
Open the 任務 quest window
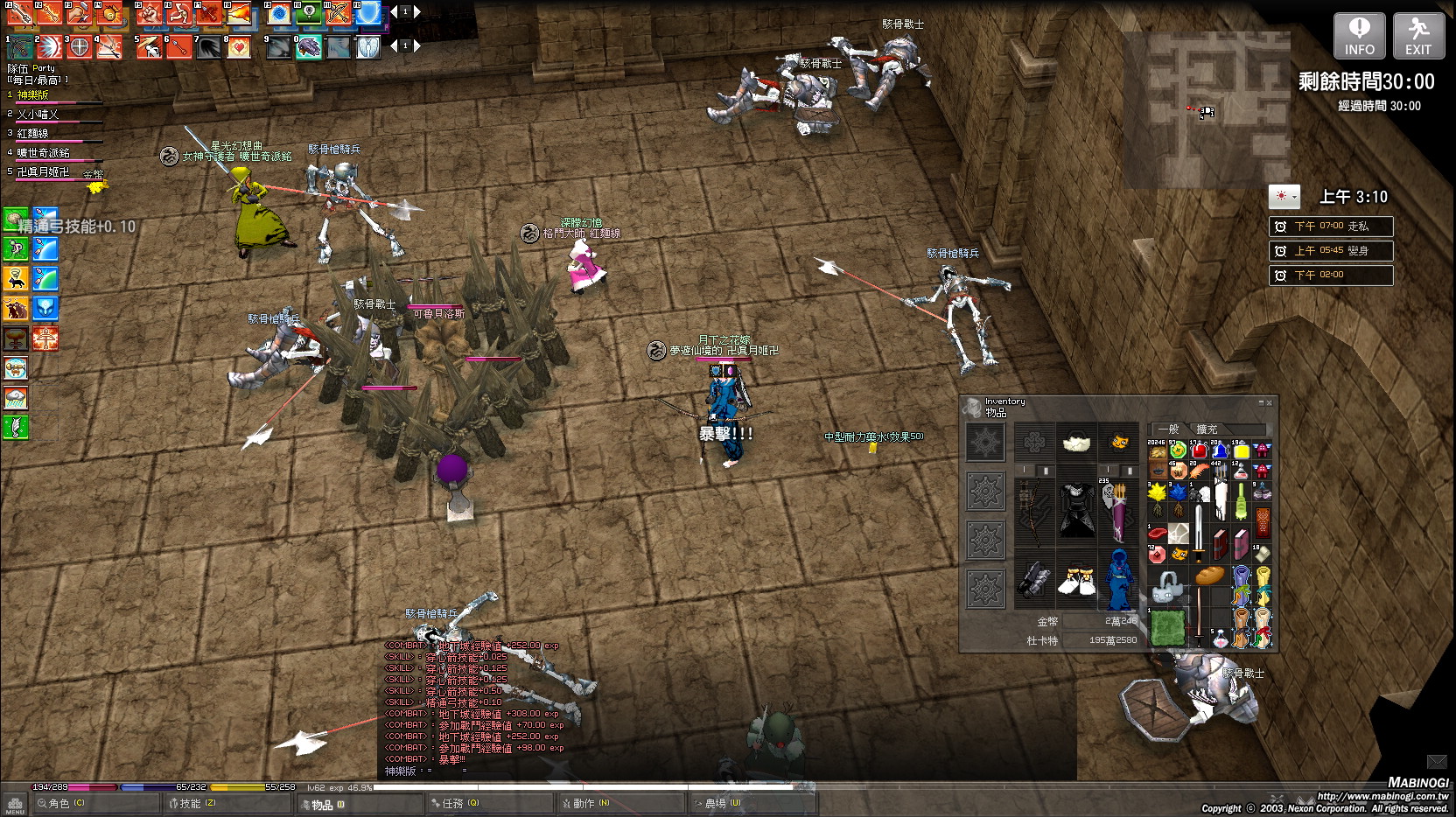point(455,803)
